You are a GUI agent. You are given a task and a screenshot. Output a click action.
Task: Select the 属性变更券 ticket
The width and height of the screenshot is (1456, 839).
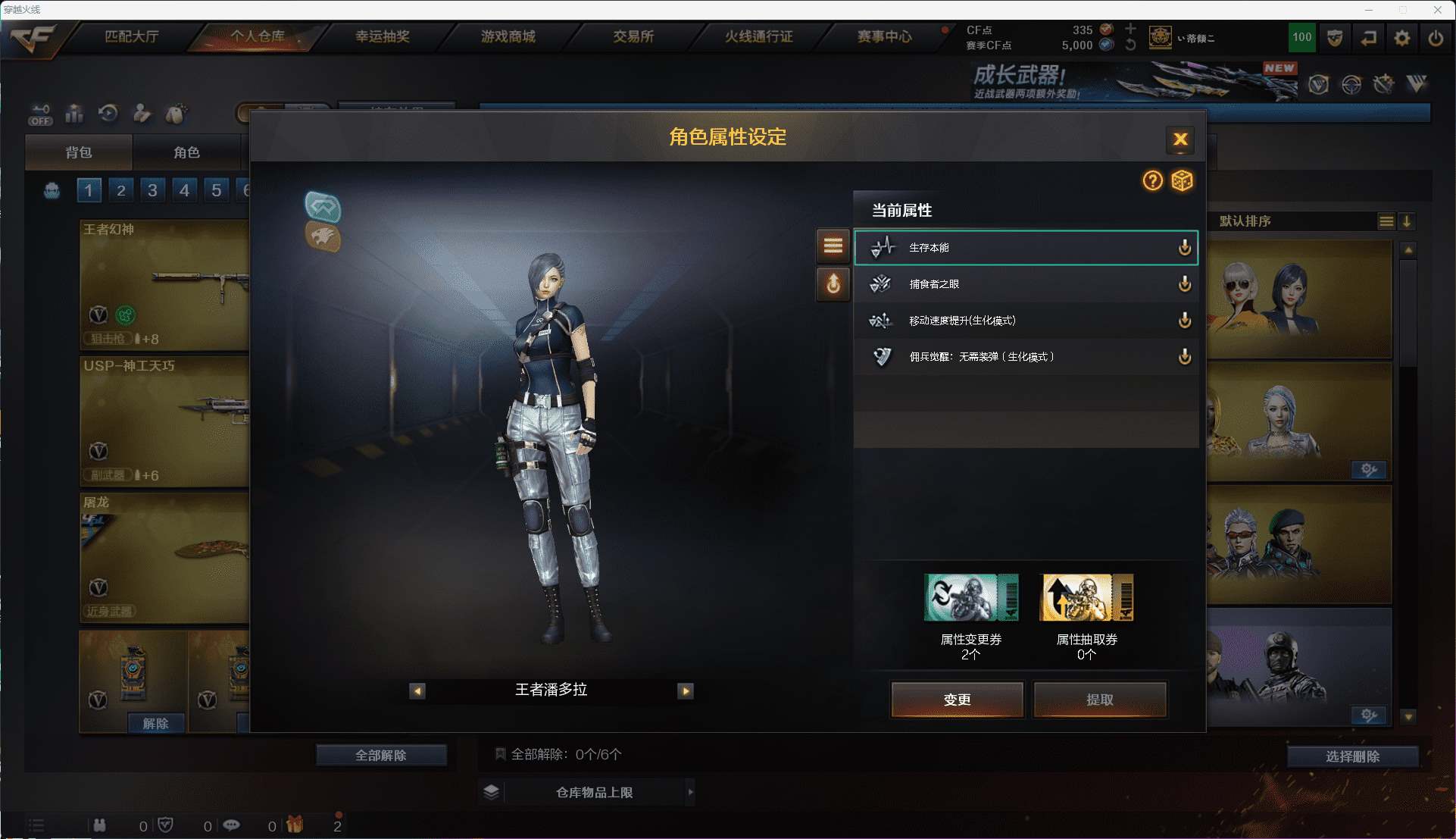click(x=970, y=598)
